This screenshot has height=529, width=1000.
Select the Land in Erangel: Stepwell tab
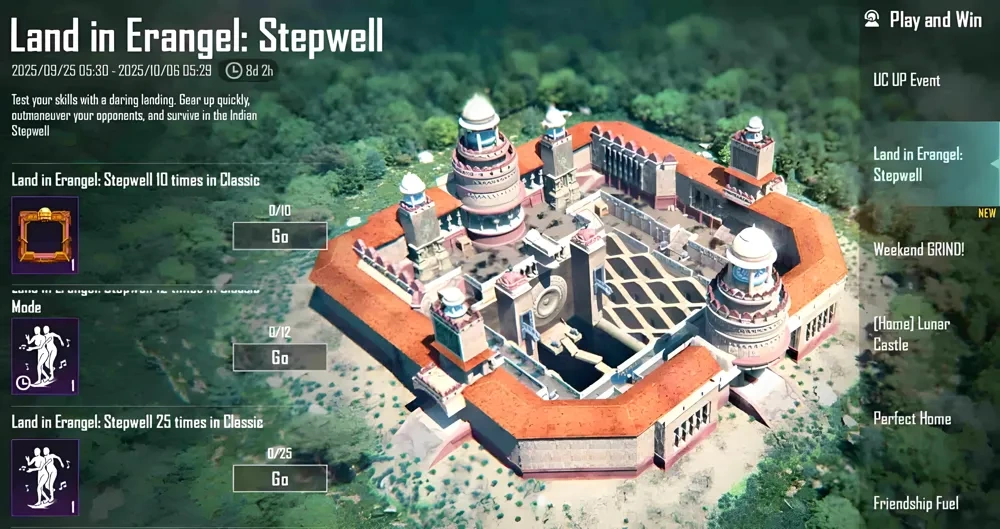[918, 165]
